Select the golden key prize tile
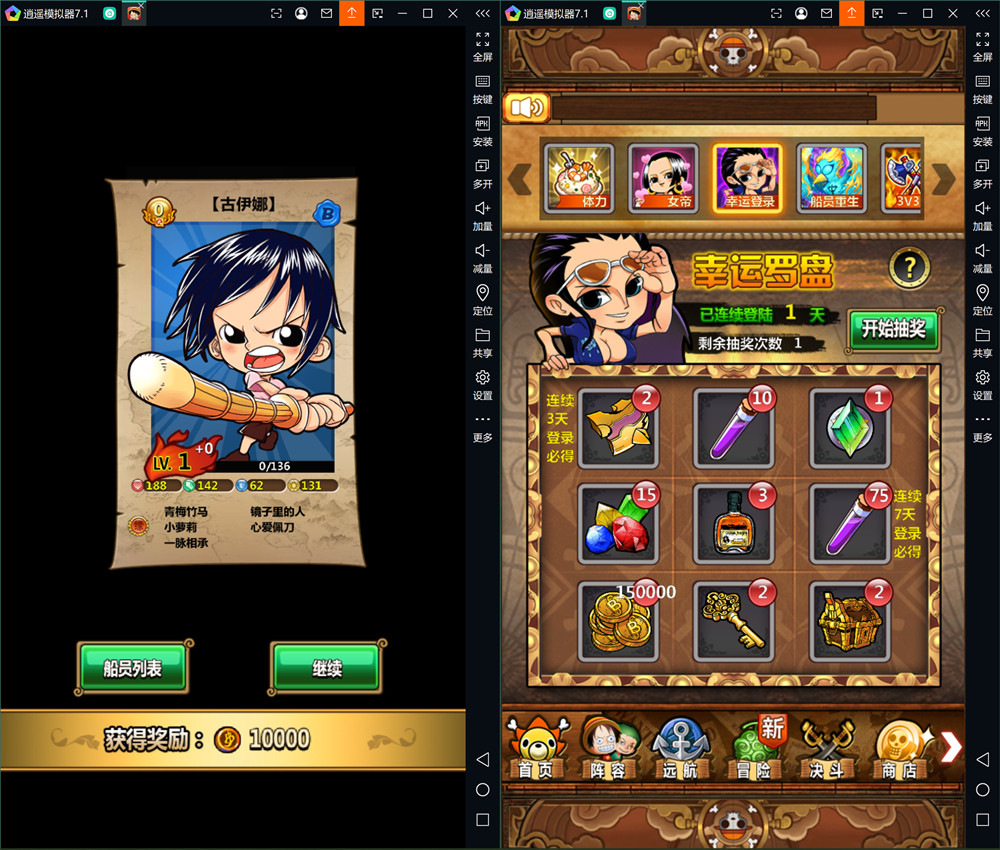 [x=734, y=622]
